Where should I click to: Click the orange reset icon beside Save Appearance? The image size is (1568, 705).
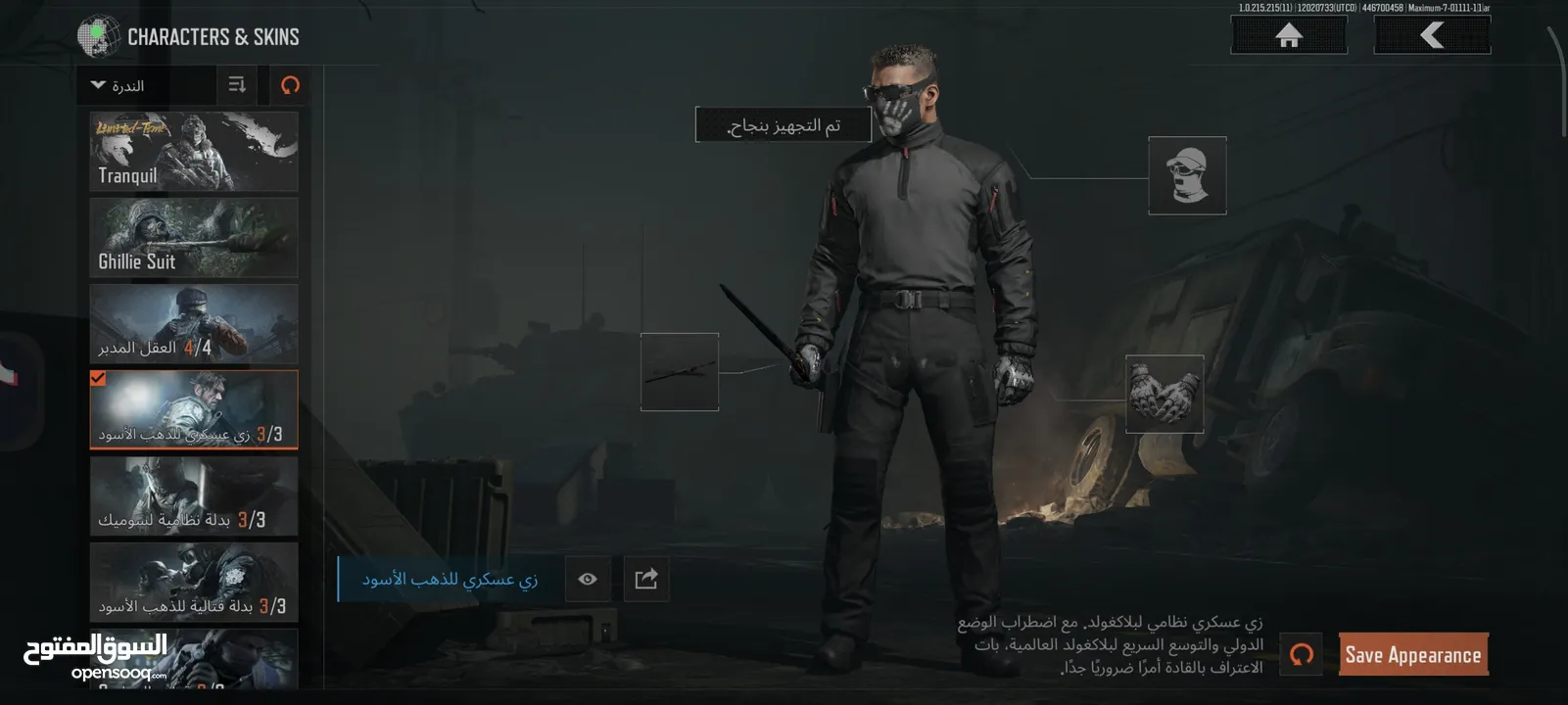1301,654
